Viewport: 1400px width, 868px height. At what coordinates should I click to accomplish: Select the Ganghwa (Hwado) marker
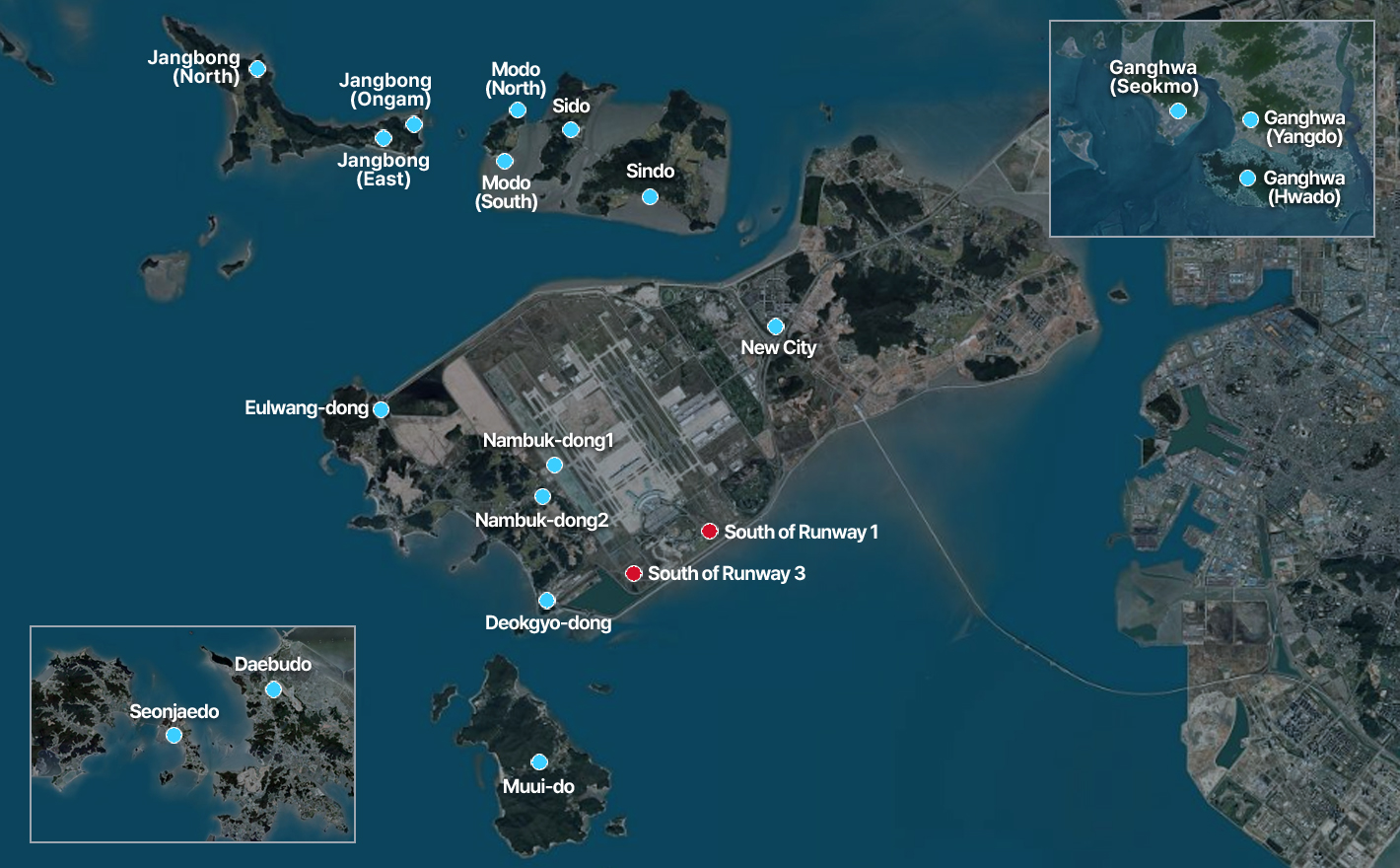click(1247, 179)
